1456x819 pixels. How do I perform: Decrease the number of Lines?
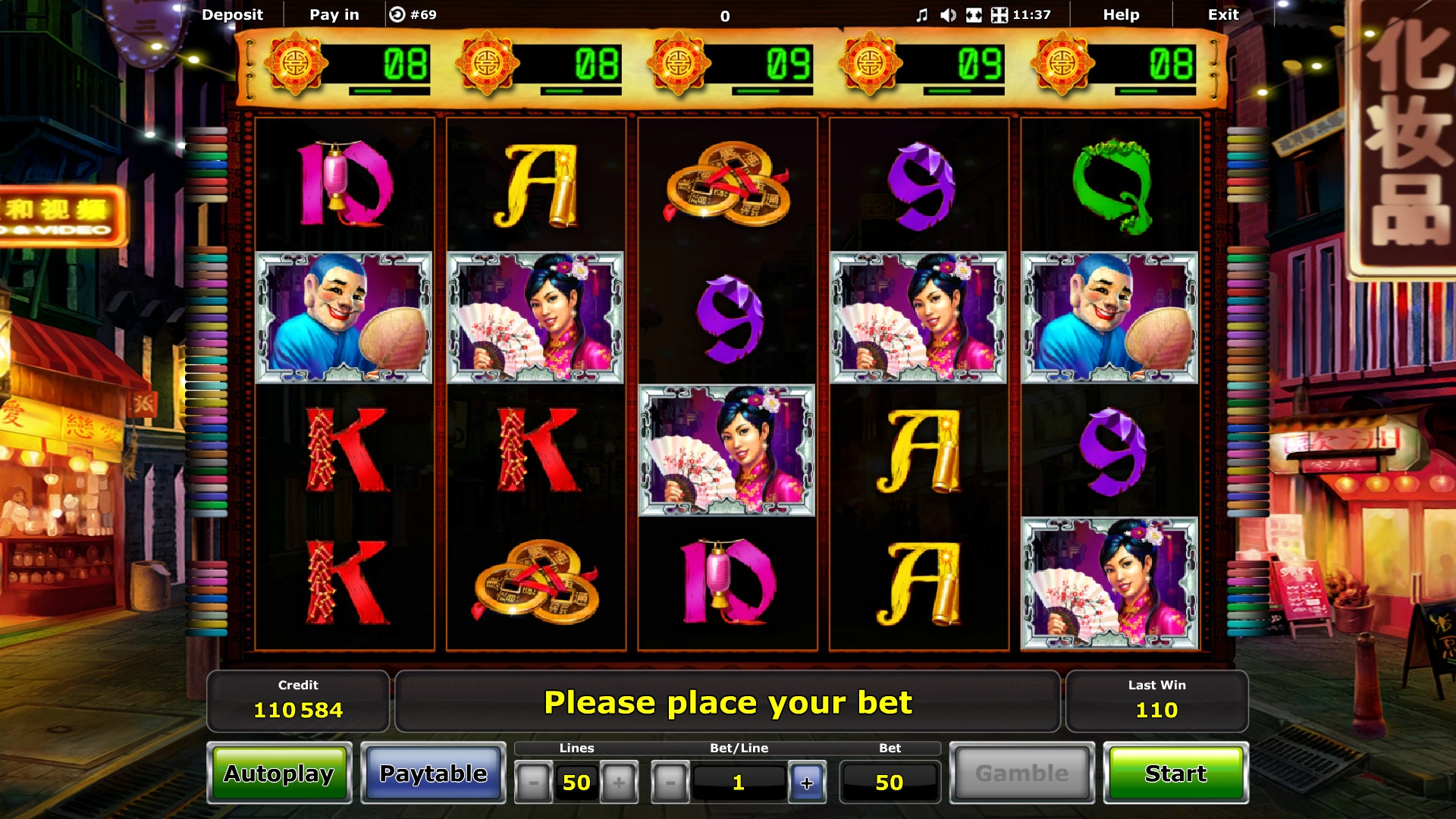pyautogui.click(x=533, y=783)
